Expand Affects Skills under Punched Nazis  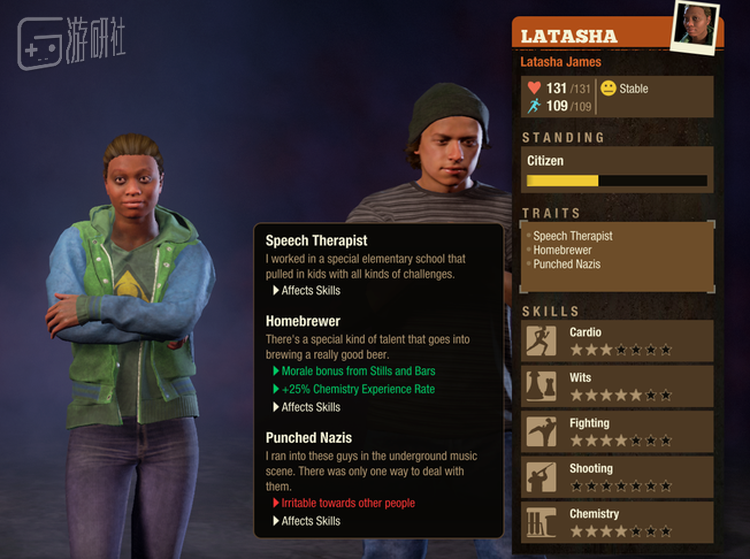[x=310, y=521]
